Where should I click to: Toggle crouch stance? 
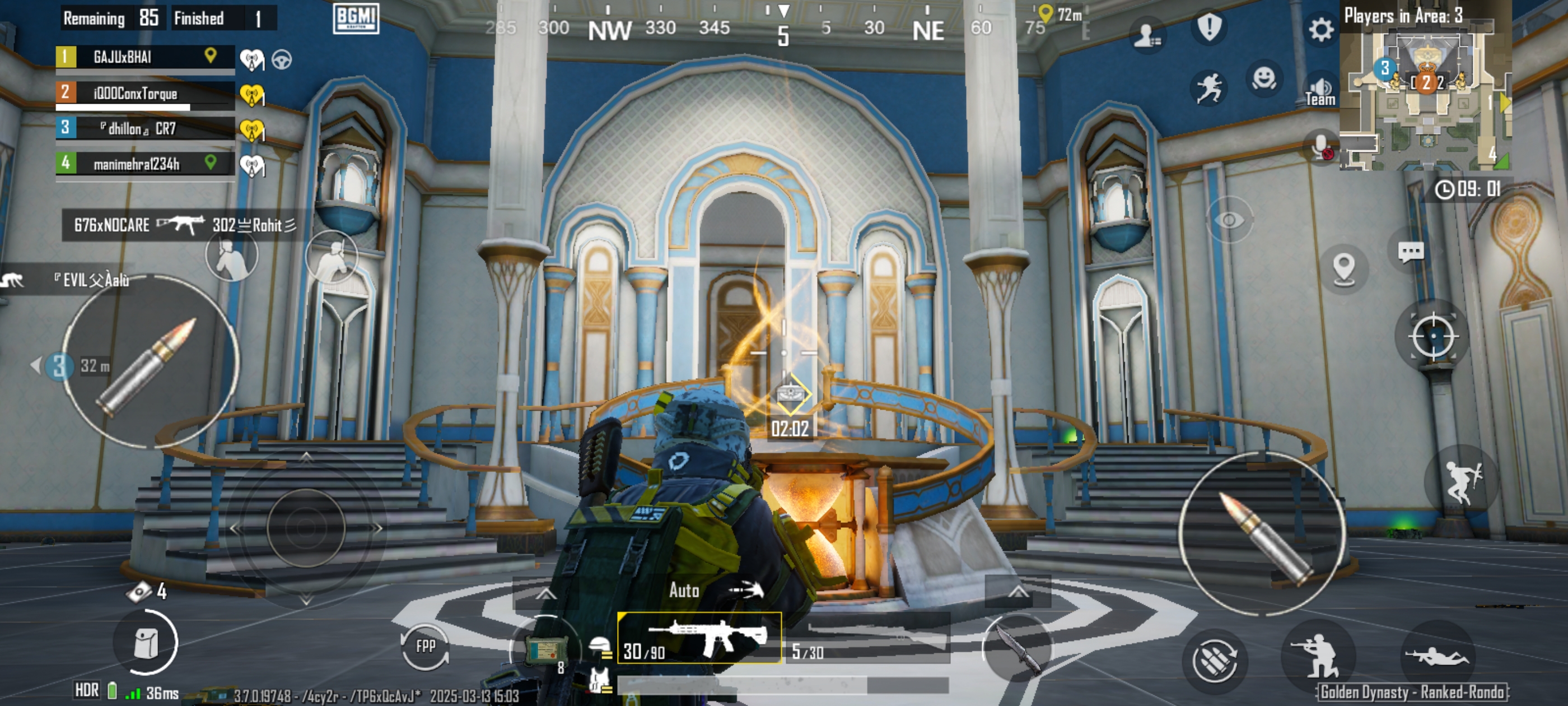click(x=1317, y=657)
